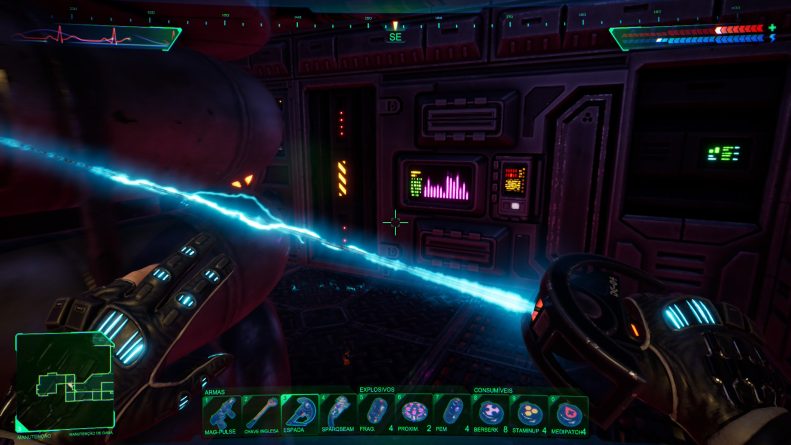Image resolution: width=791 pixels, height=445 pixels.
Task: Select the Frag grenade slot
Action: pyautogui.click(x=376, y=412)
